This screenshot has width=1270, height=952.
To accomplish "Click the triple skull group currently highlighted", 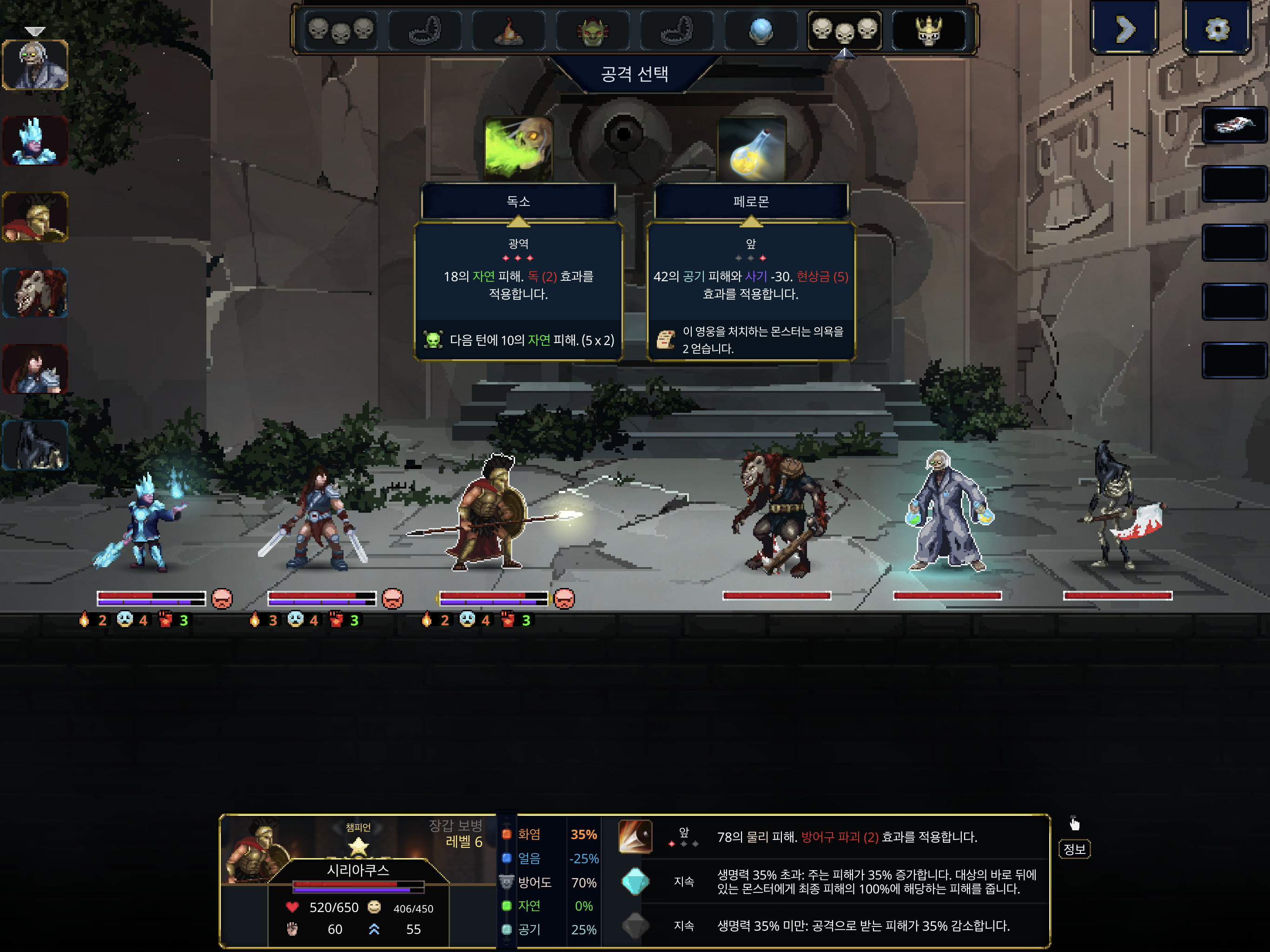I will coord(844,32).
